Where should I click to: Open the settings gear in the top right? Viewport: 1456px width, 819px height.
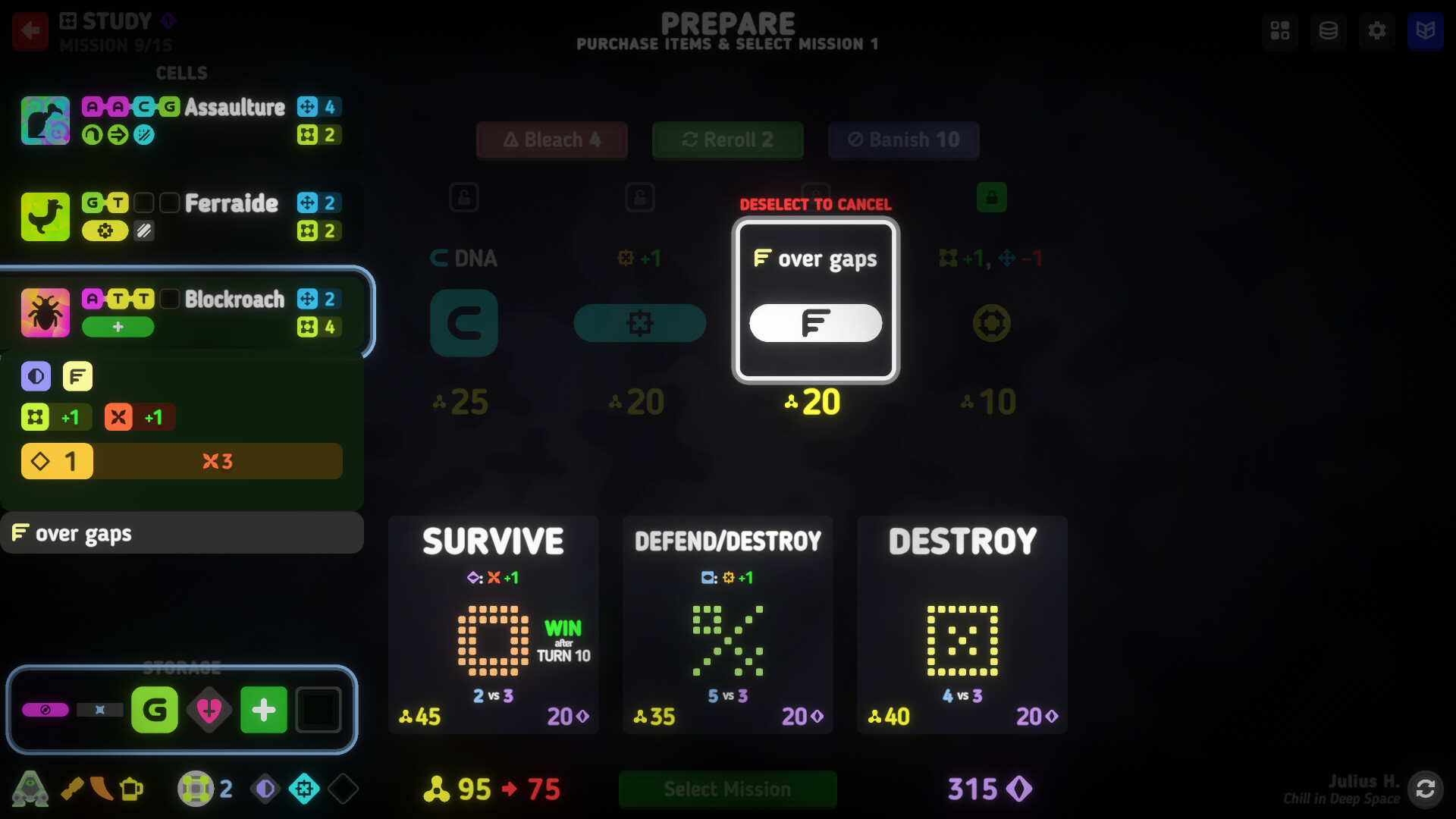(x=1377, y=31)
